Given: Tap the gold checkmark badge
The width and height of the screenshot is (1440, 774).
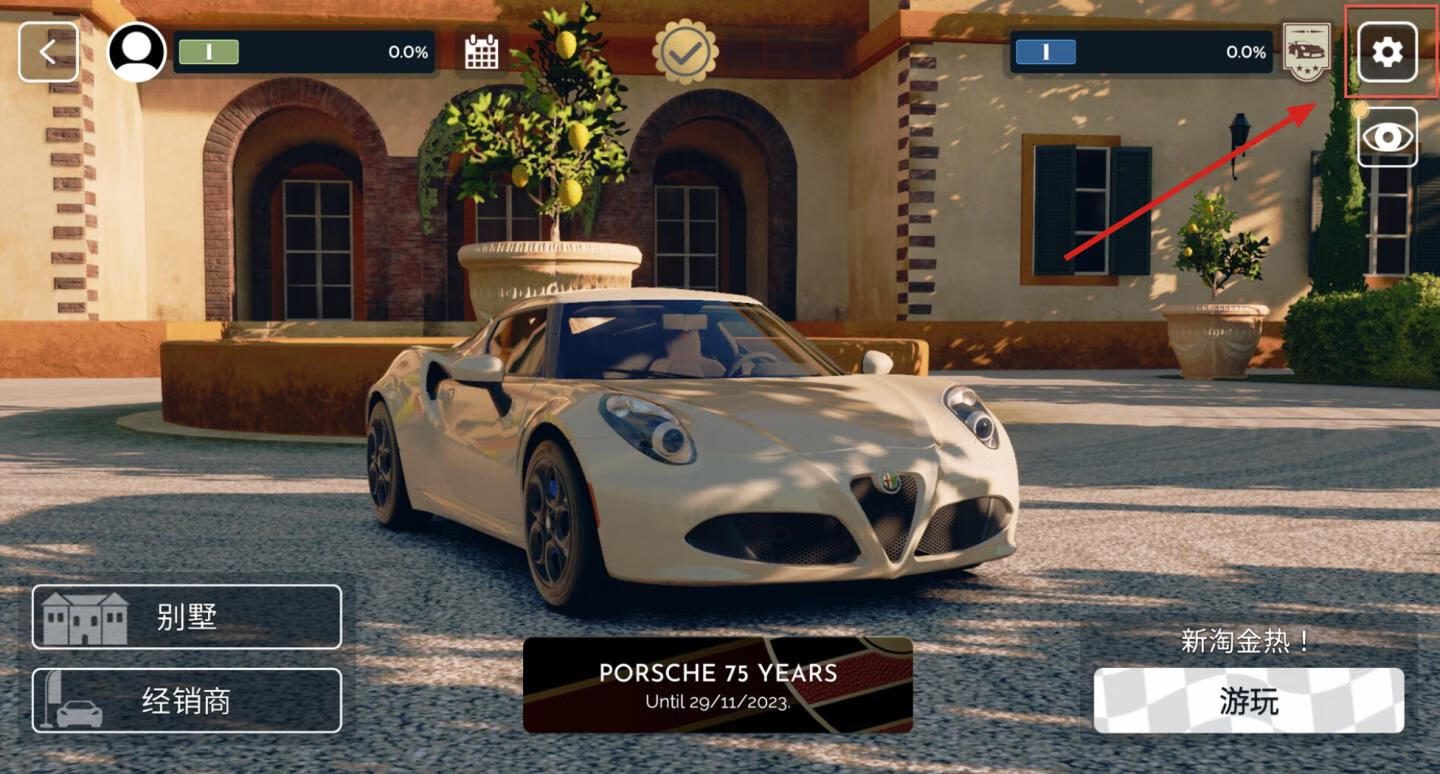Looking at the screenshot, I should click(685, 52).
